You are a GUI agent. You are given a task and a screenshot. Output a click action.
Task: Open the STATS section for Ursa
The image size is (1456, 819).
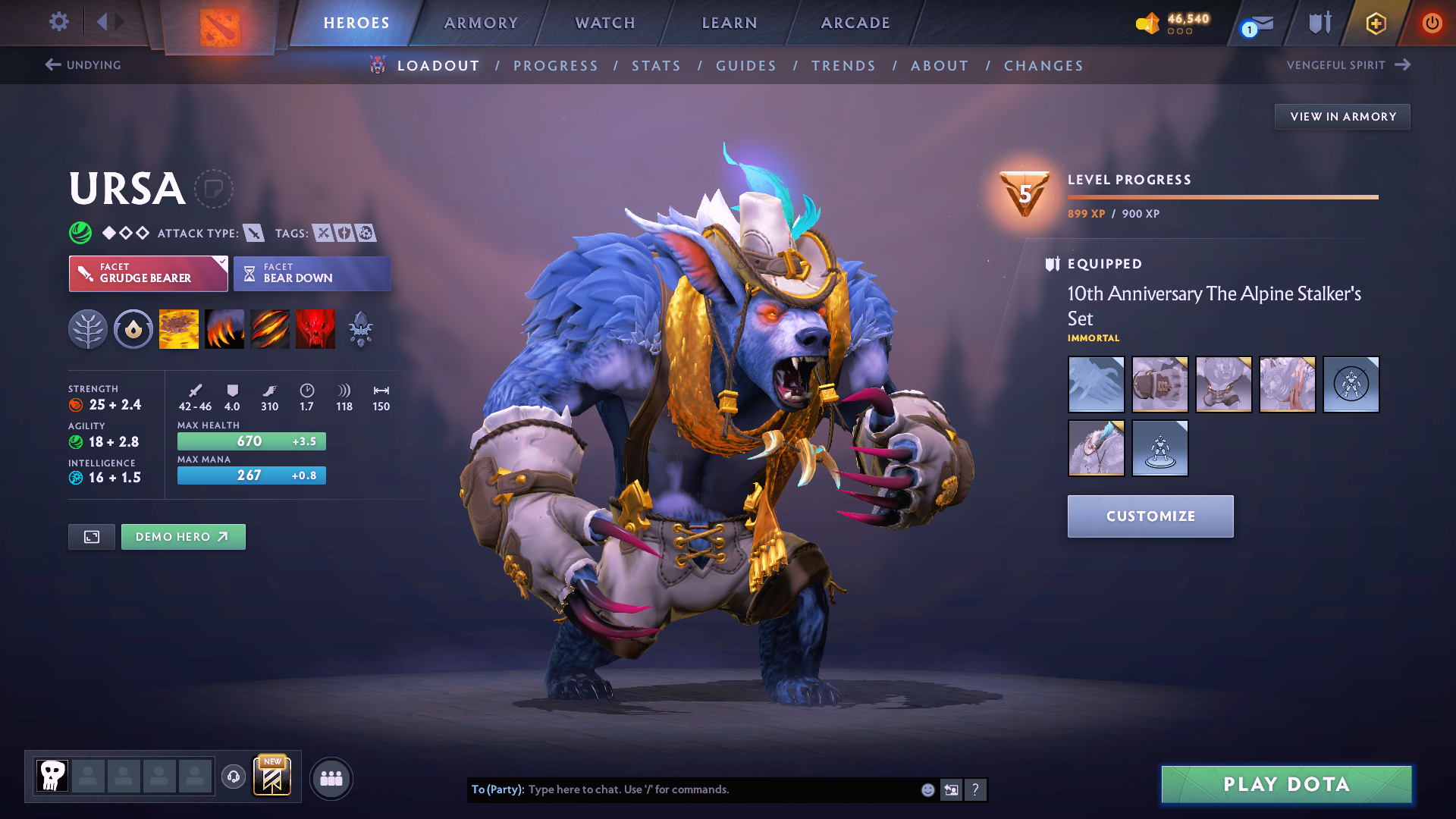(x=656, y=65)
